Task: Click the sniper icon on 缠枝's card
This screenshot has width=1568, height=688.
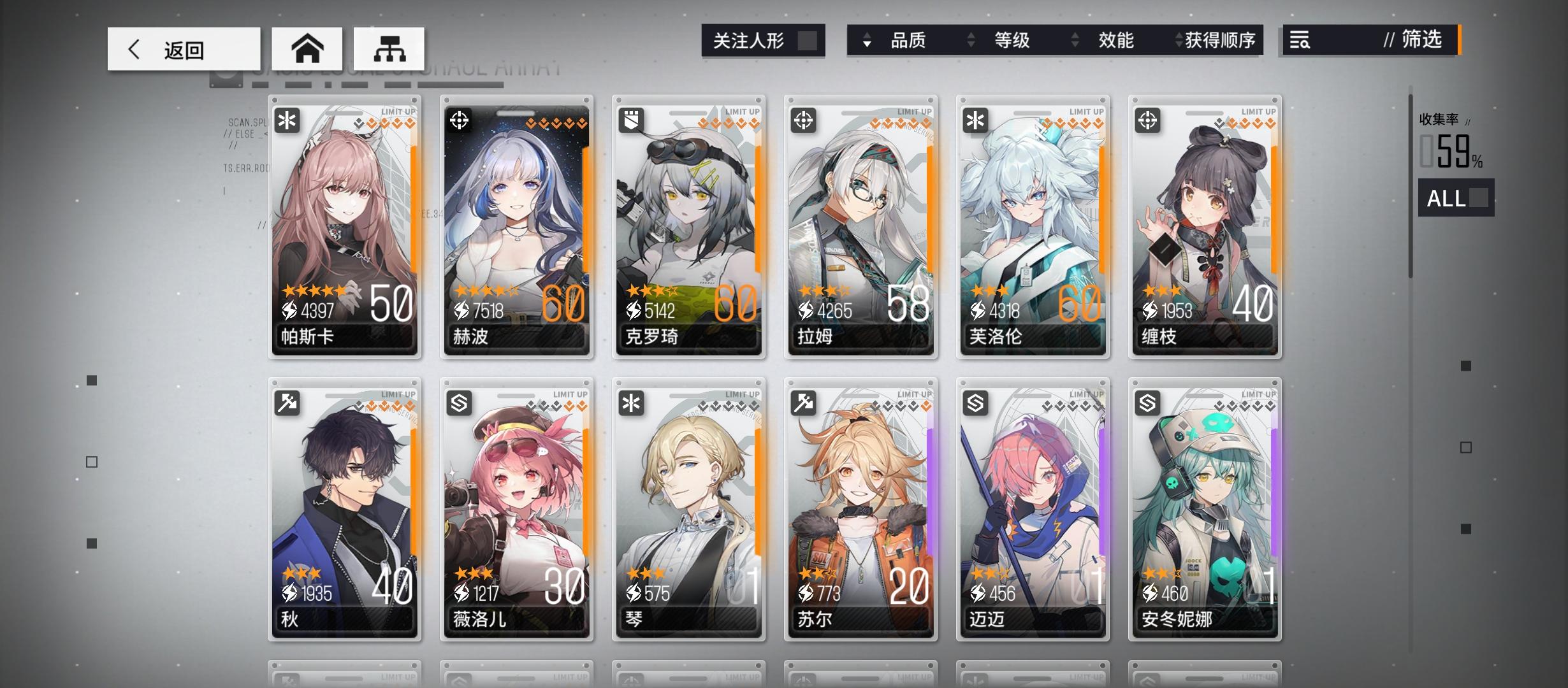Action: tap(1148, 120)
